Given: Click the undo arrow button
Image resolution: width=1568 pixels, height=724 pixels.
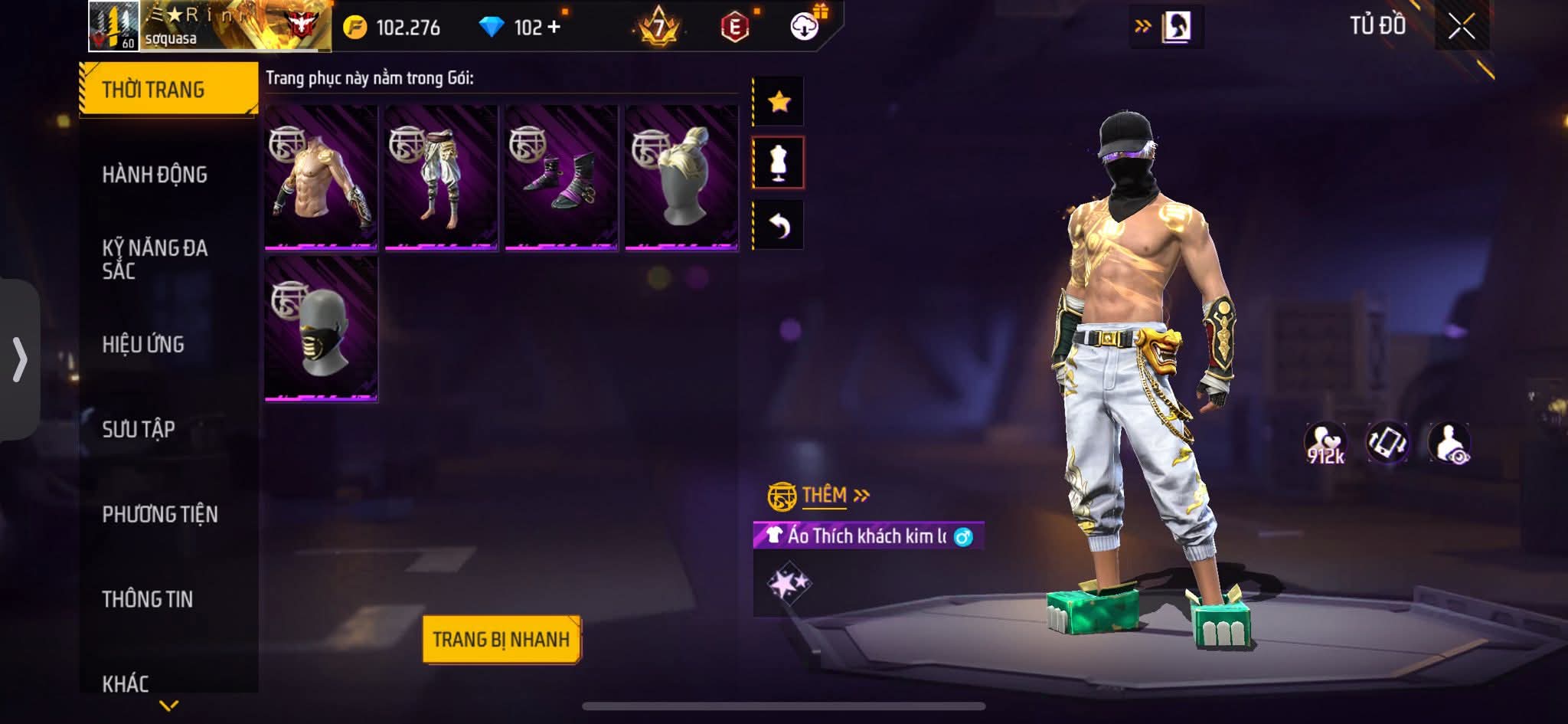Looking at the screenshot, I should (779, 225).
